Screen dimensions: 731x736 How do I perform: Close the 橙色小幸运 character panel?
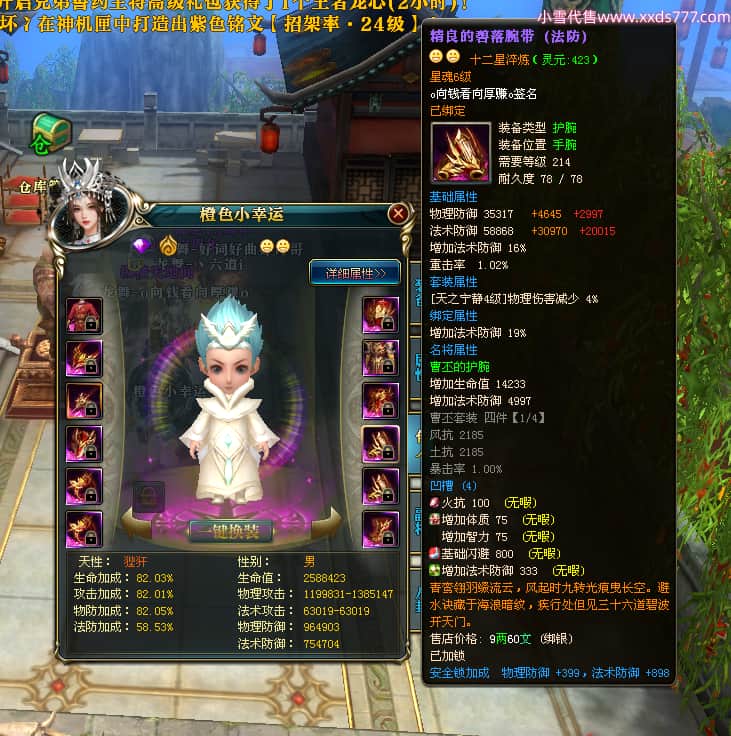[x=398, y=214]
